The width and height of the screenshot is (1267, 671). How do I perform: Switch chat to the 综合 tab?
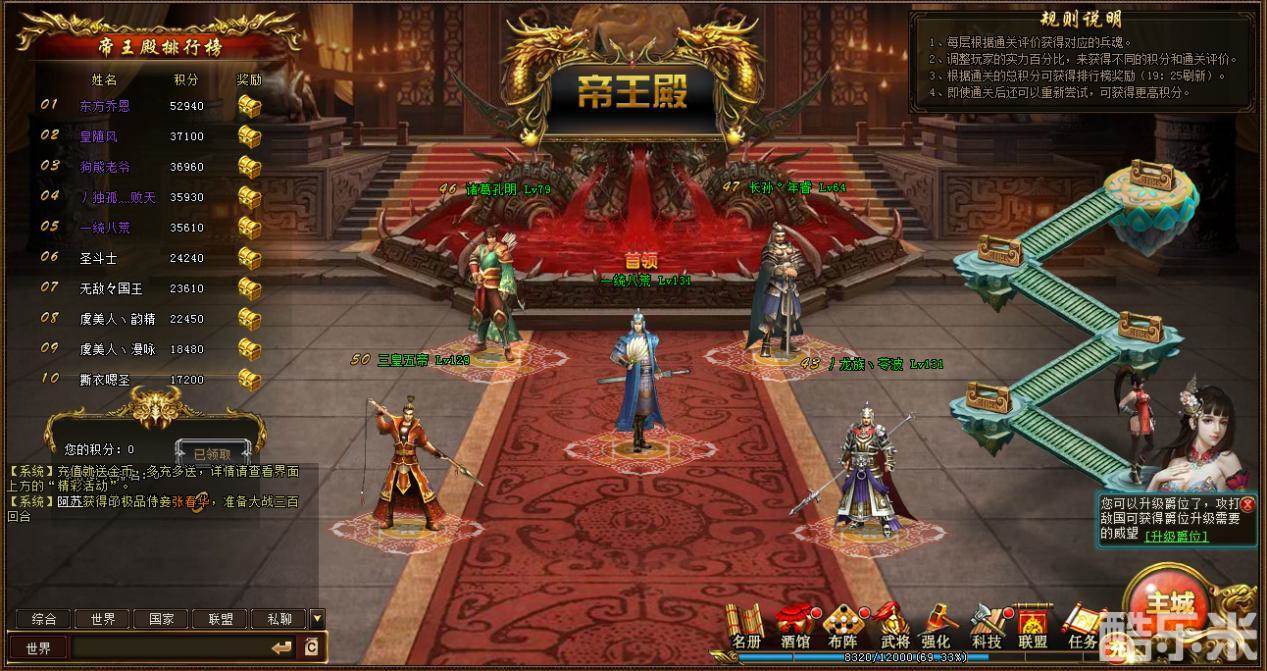(43, 619)
